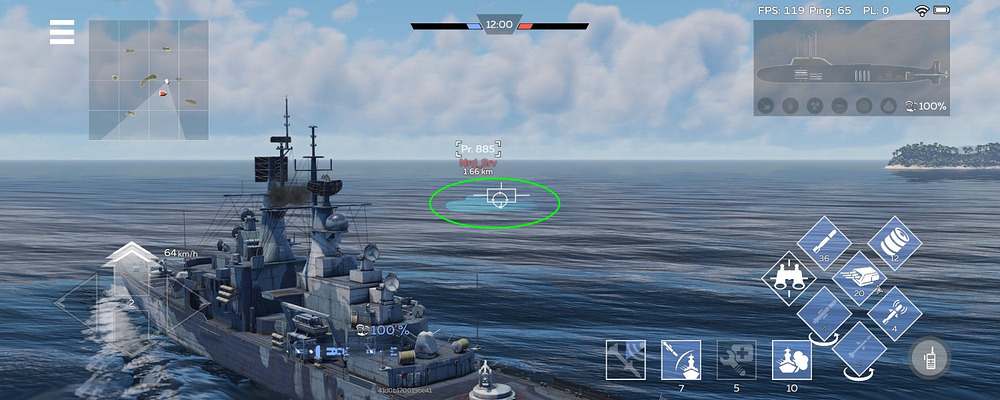The width and height of the screenshot is (1000, 400).
Task: Fire the rapid-fire gun turret with 20 rounds
Action: point(859,278)
